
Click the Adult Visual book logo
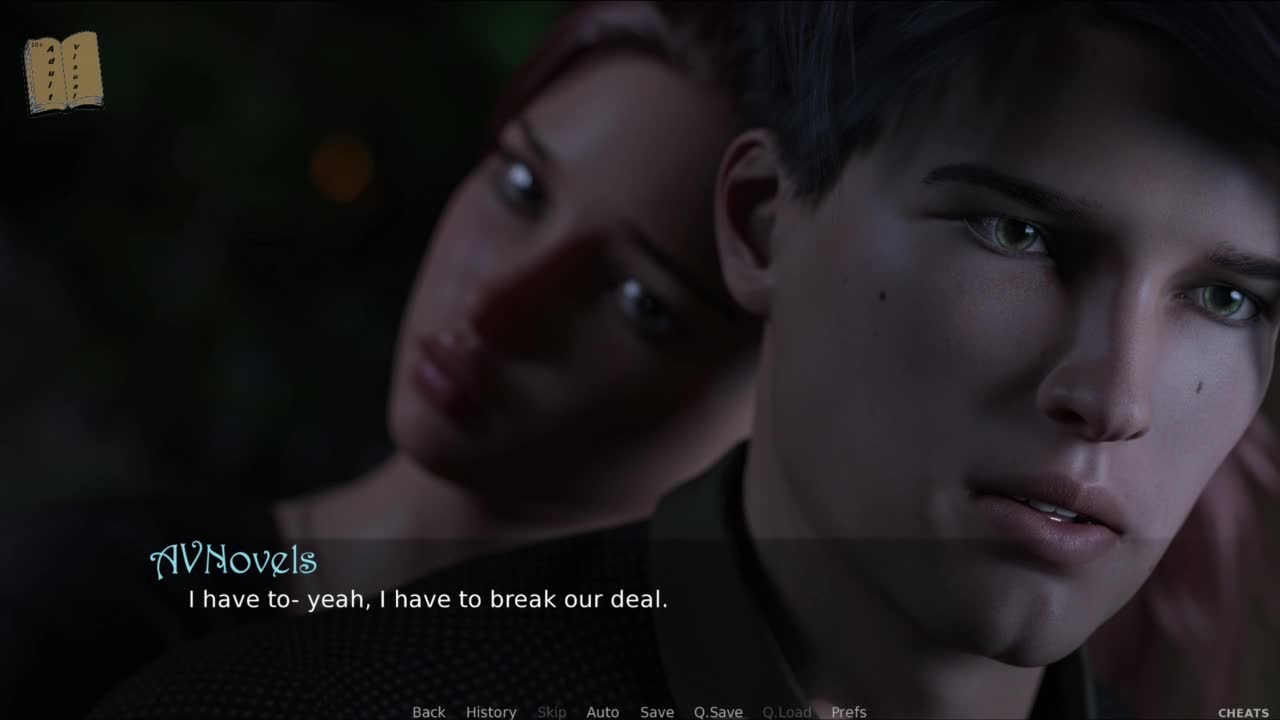63,72
